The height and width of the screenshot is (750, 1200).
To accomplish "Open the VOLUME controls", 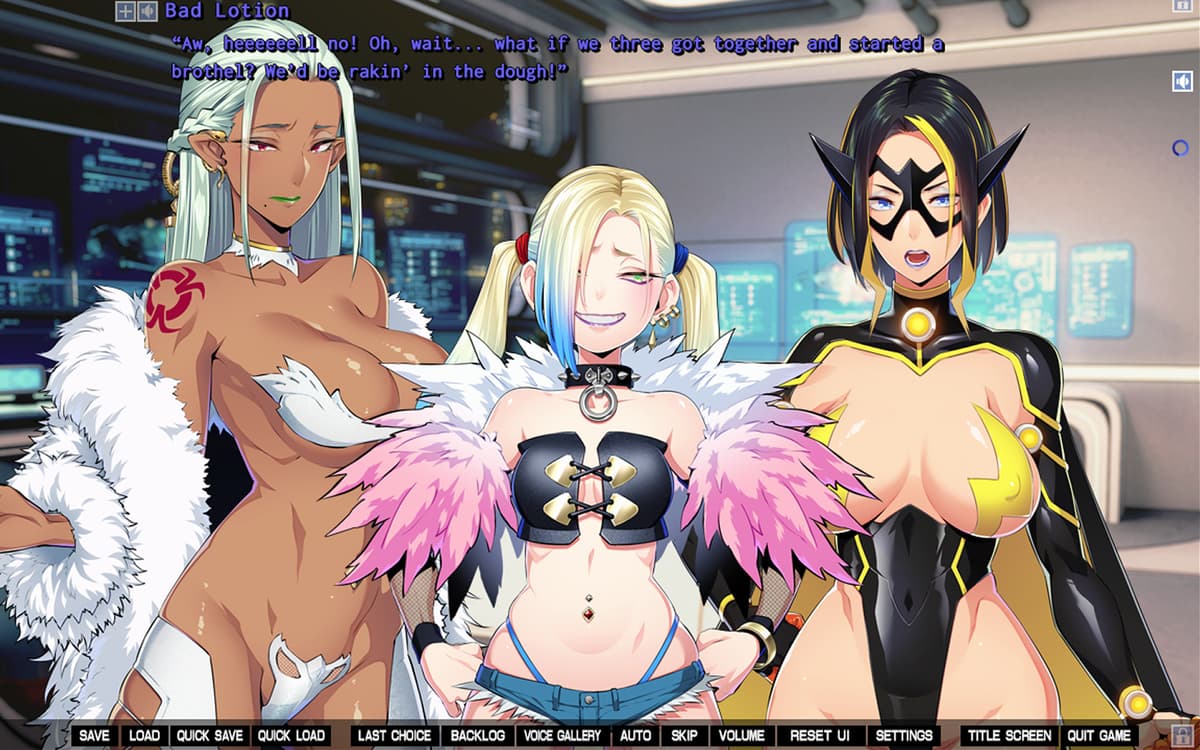I will tap(741, 736).
